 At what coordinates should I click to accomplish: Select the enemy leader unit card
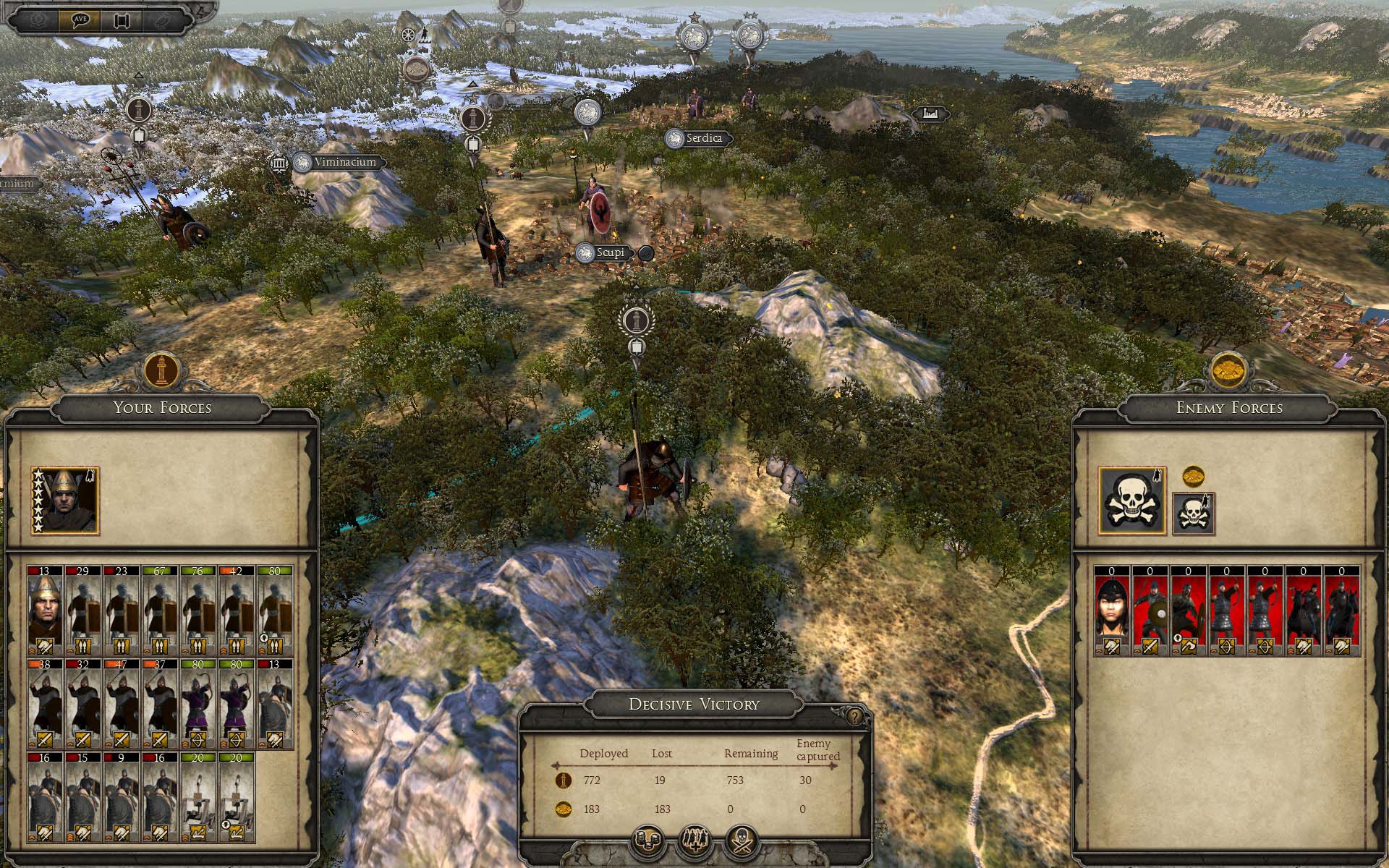pyautogui.click(x=1112, y=611)
